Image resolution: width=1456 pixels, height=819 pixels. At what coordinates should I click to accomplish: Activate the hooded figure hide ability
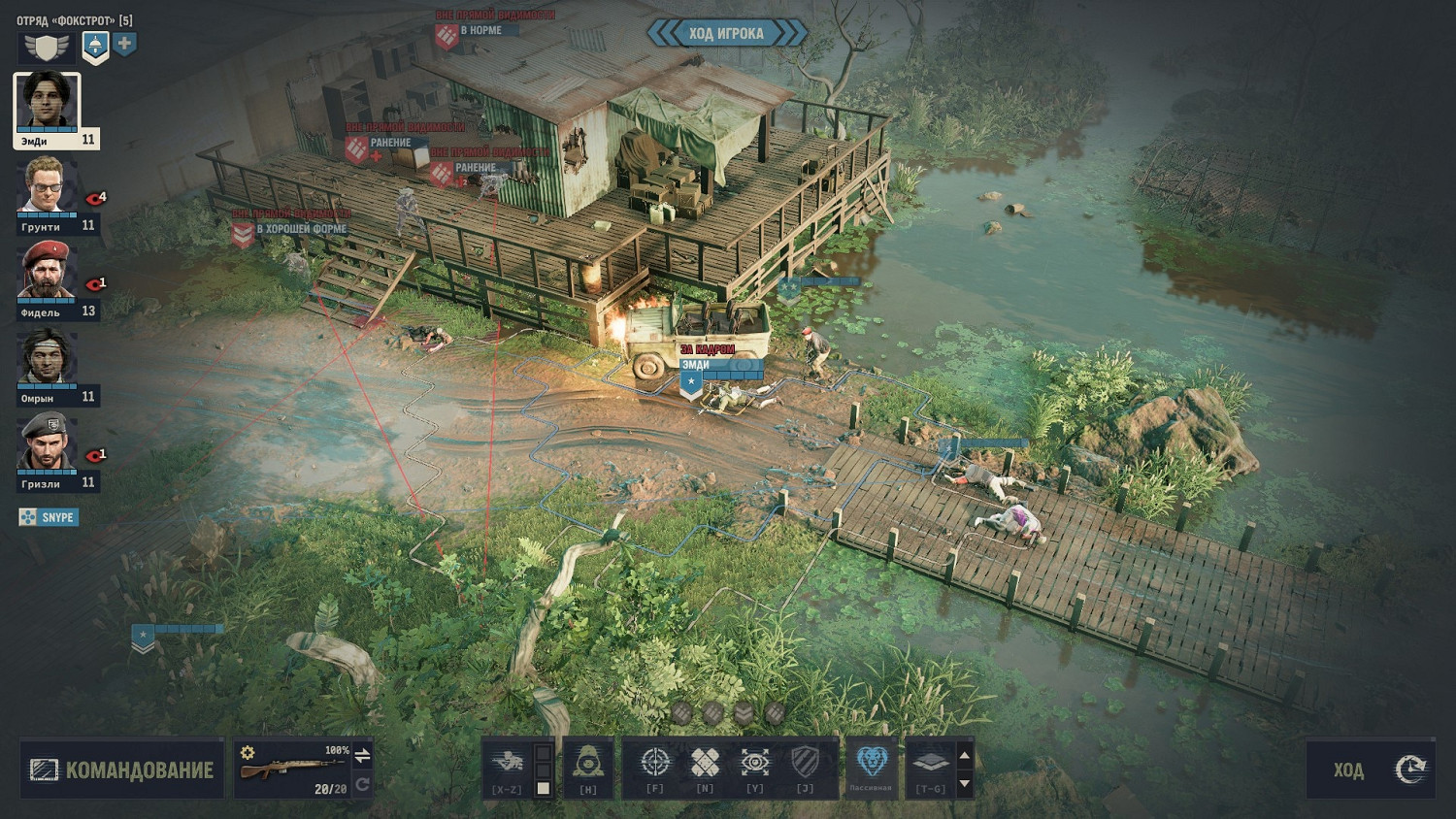[588, 764]
